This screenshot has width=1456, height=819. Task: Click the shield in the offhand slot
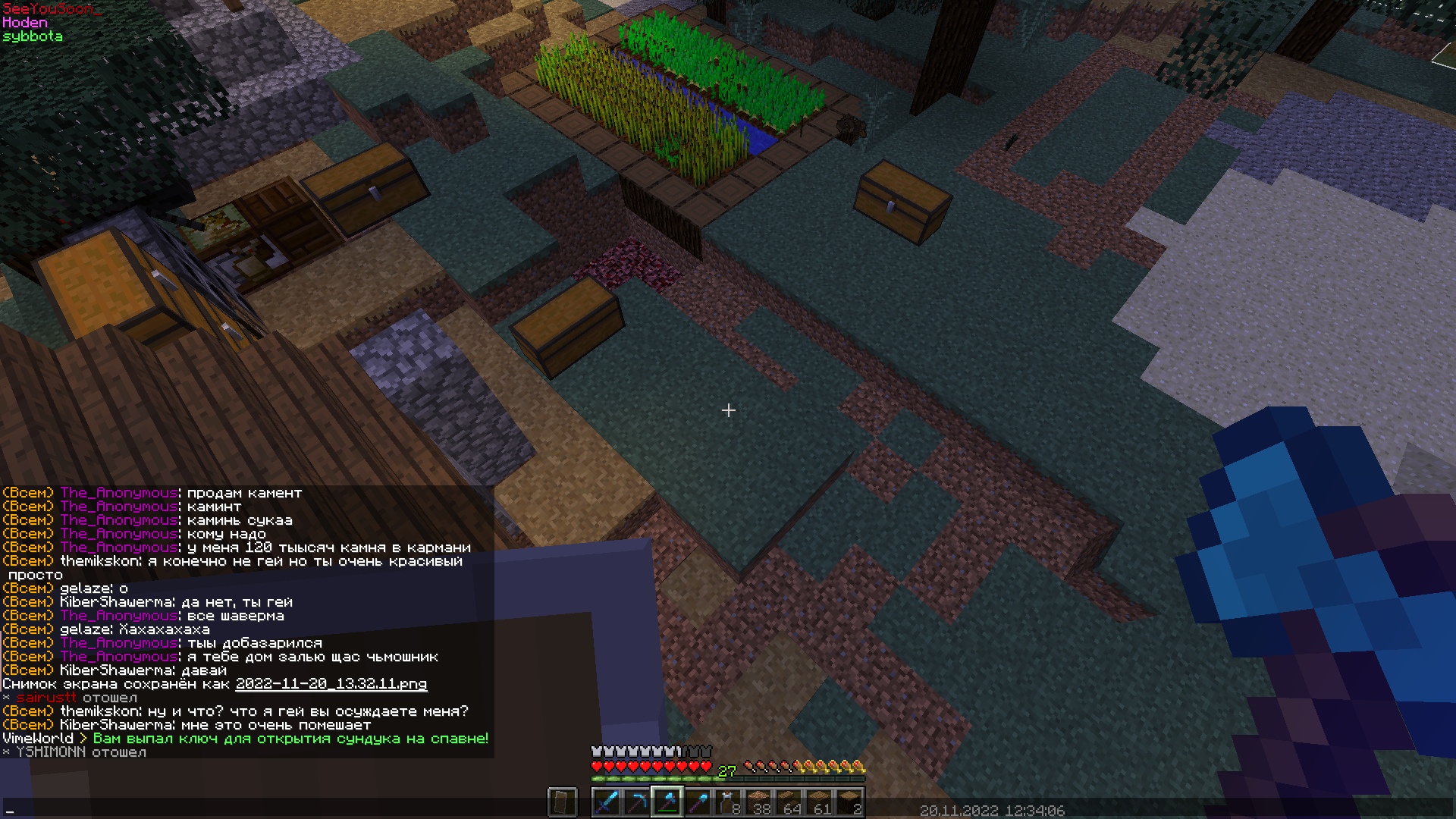(562, 802)
